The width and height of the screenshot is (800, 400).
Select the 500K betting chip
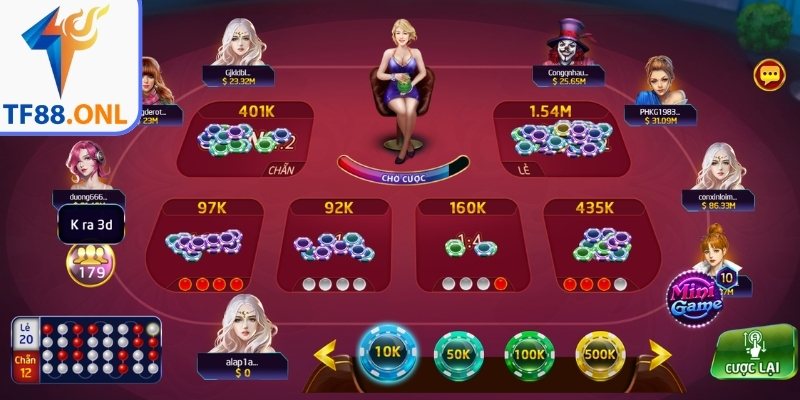tap(602, 353)
